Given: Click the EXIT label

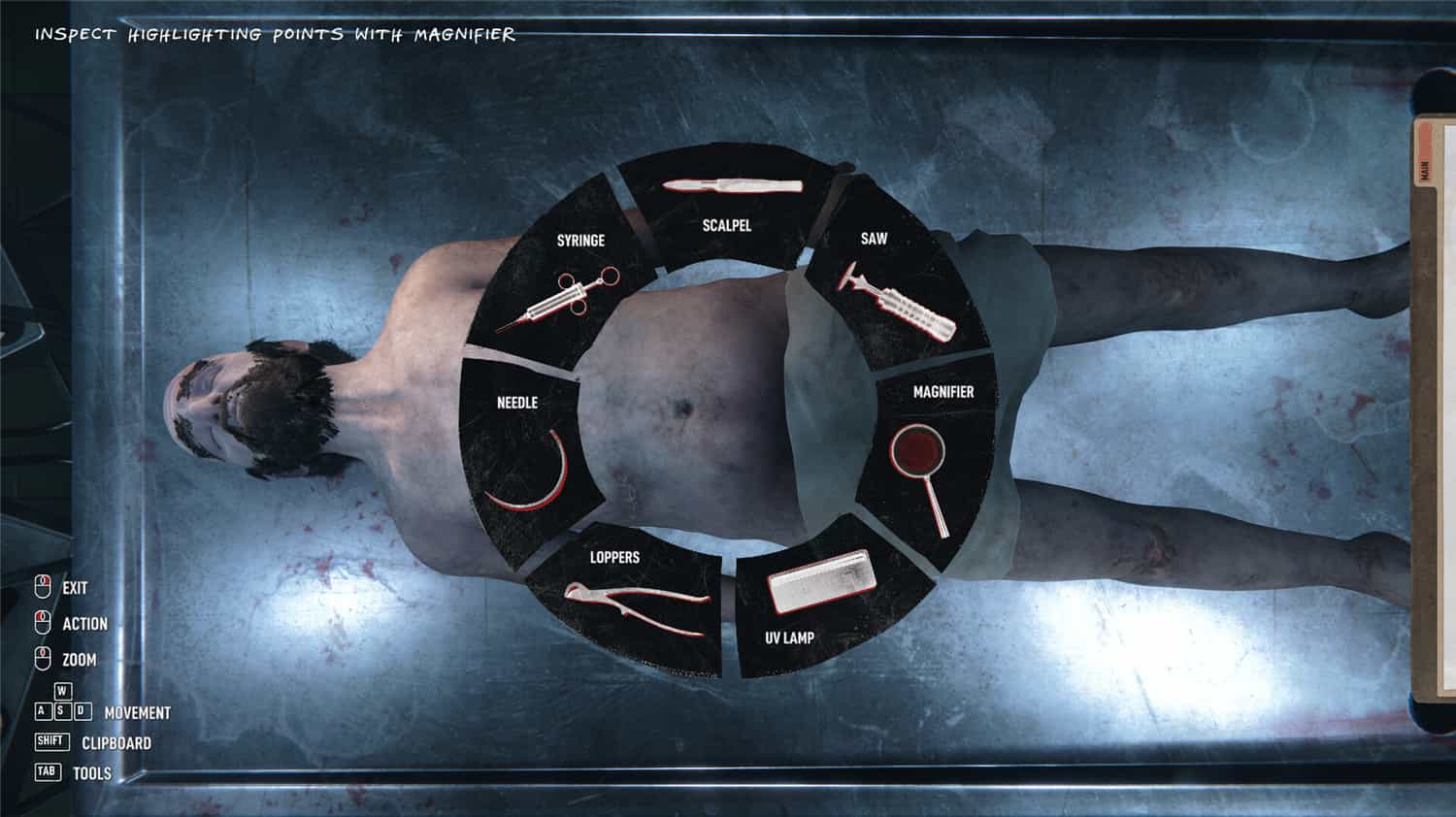Looking at the screenshot, I should (x=76, y=588).
